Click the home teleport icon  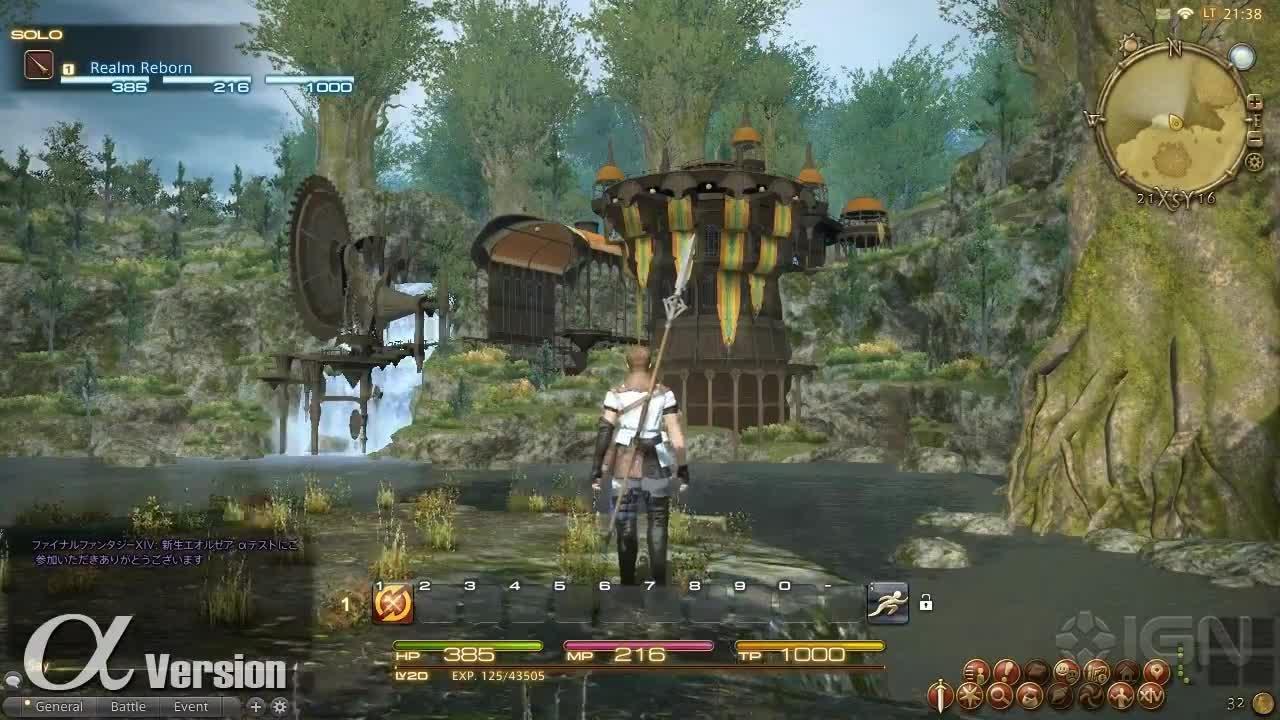tap(1126, 670)
